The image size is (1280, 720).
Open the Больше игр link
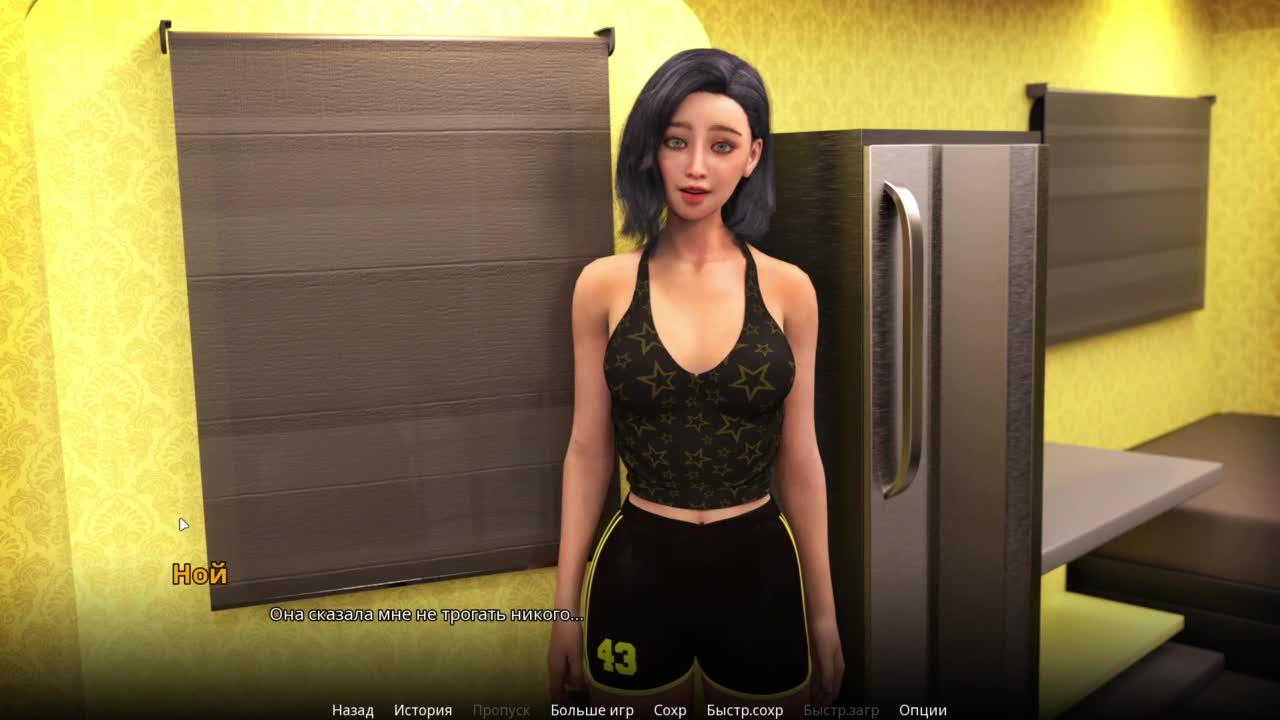point(592,710)
